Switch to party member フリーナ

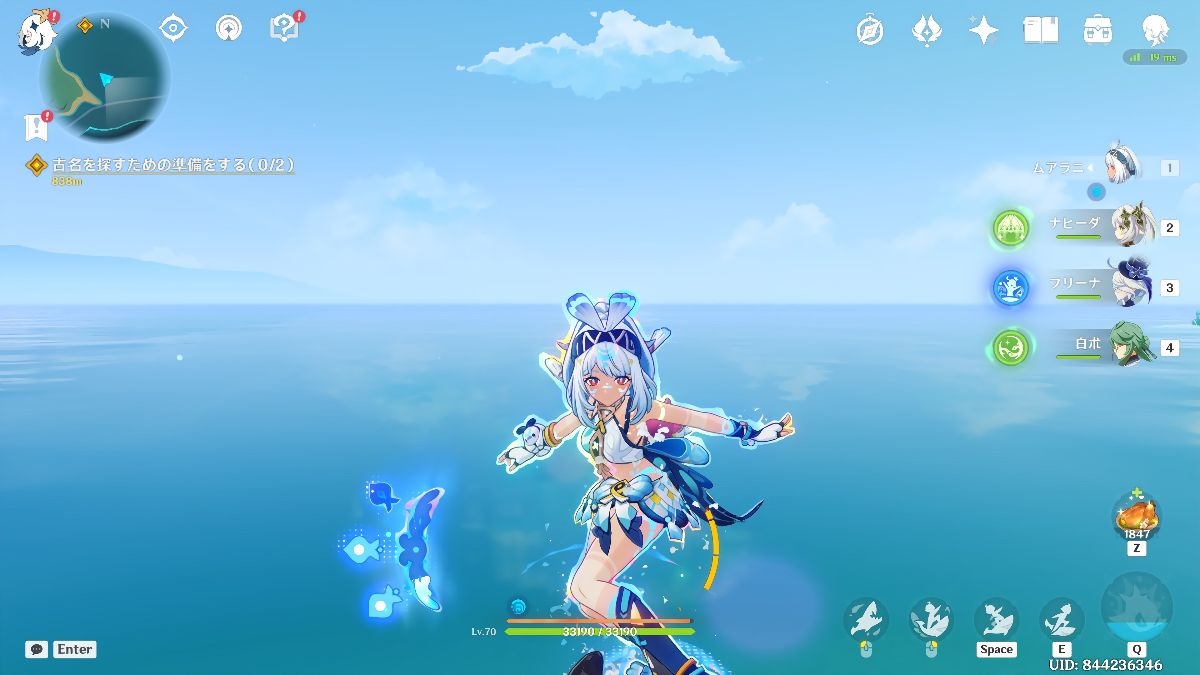point(1130,287)
